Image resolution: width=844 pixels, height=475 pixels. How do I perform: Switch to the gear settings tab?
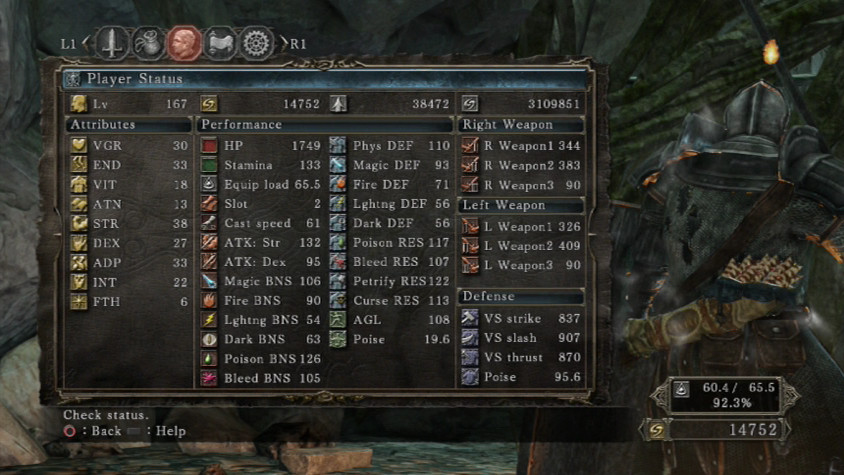[257, 43]
